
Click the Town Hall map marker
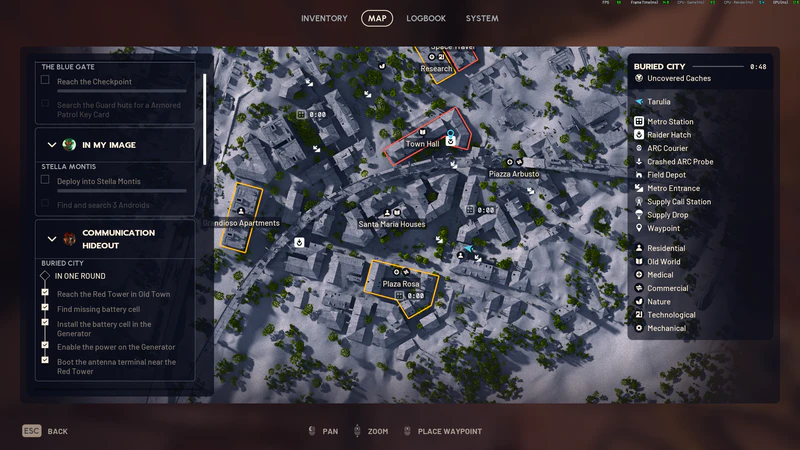point(422,144)
